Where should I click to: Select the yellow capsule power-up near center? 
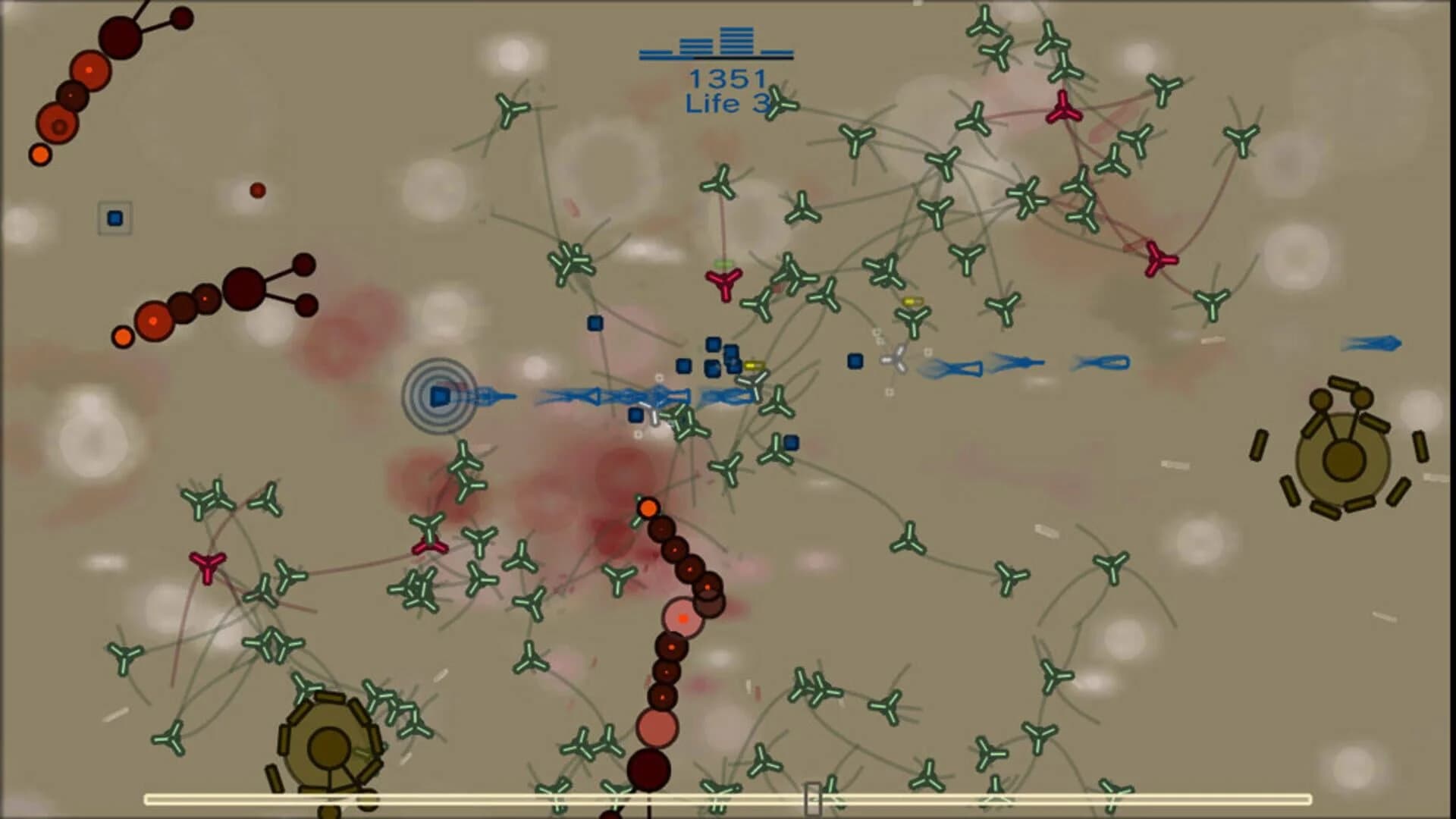point(755,365)
